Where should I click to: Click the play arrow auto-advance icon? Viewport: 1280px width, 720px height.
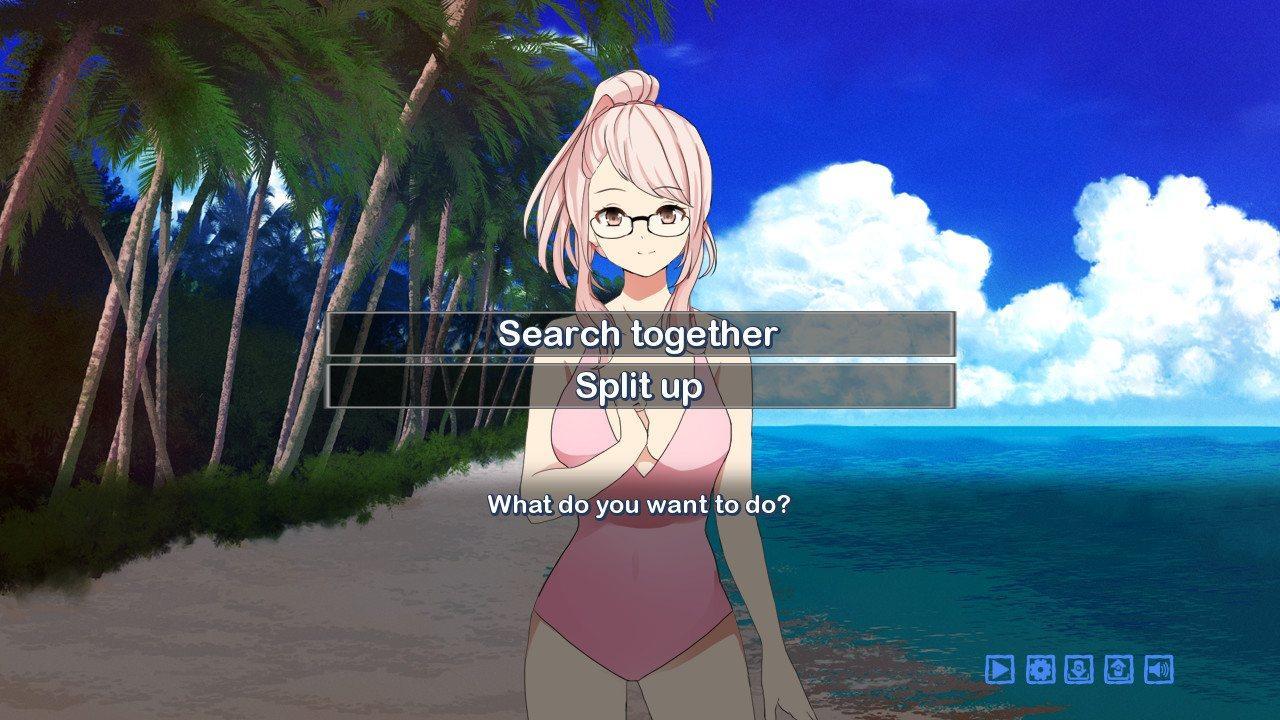click(x=1000, y=669)
